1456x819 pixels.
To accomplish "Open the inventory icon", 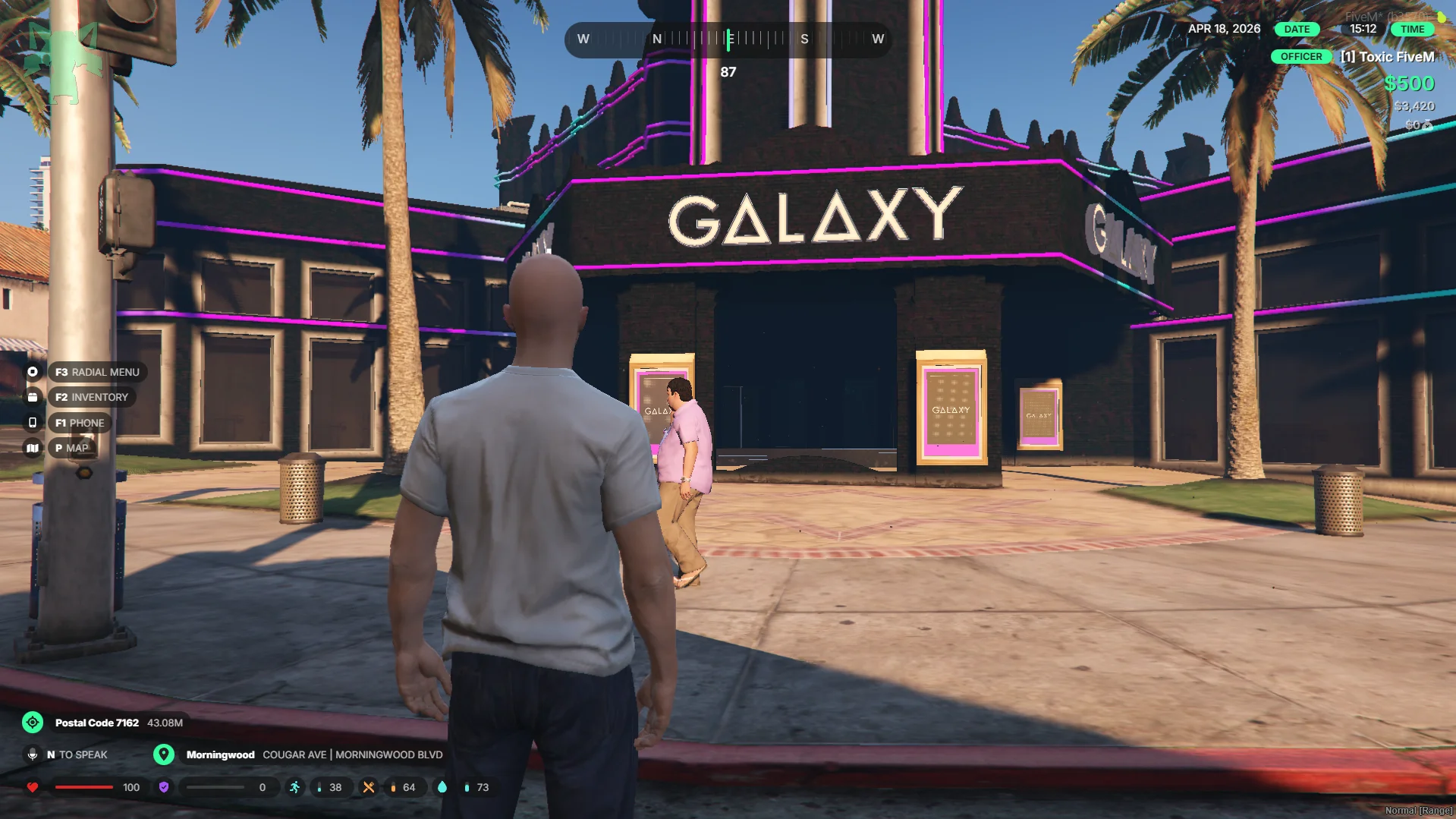I will pyautogui.click(x=33, y=397).
